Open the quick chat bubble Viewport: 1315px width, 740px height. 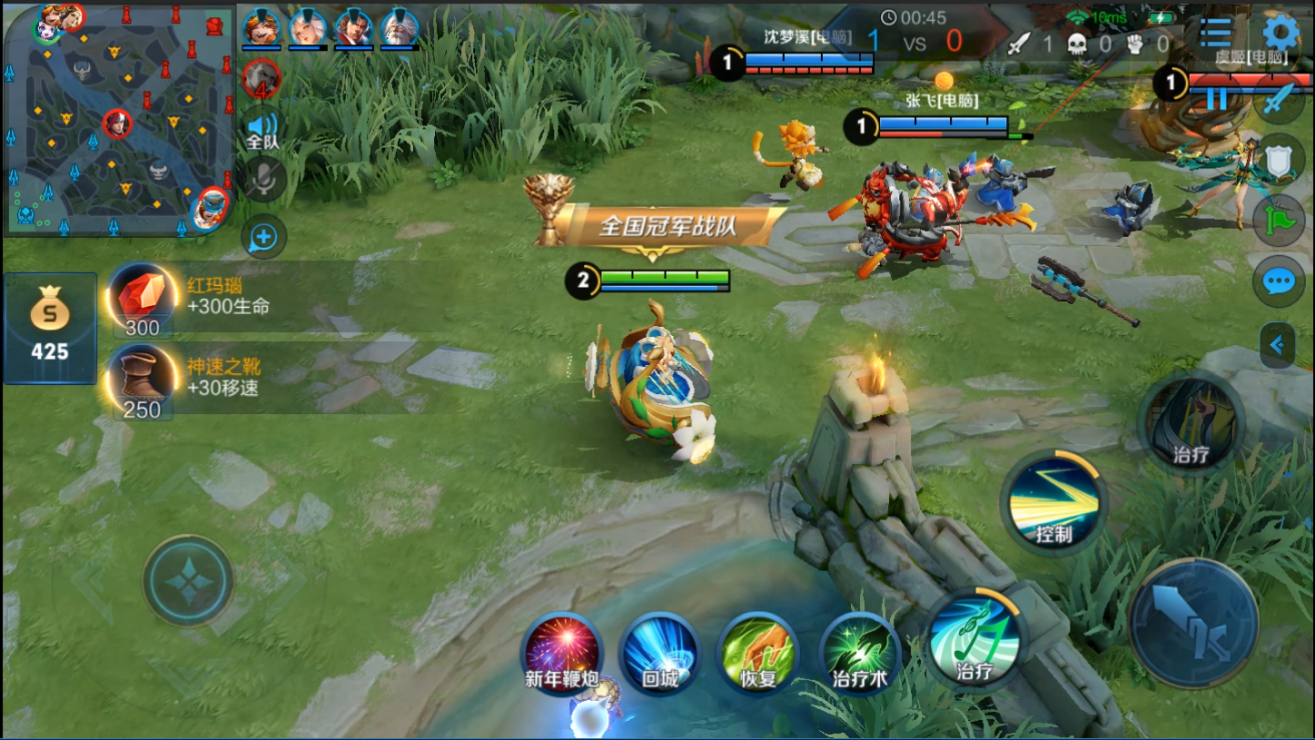point(1279,282)
